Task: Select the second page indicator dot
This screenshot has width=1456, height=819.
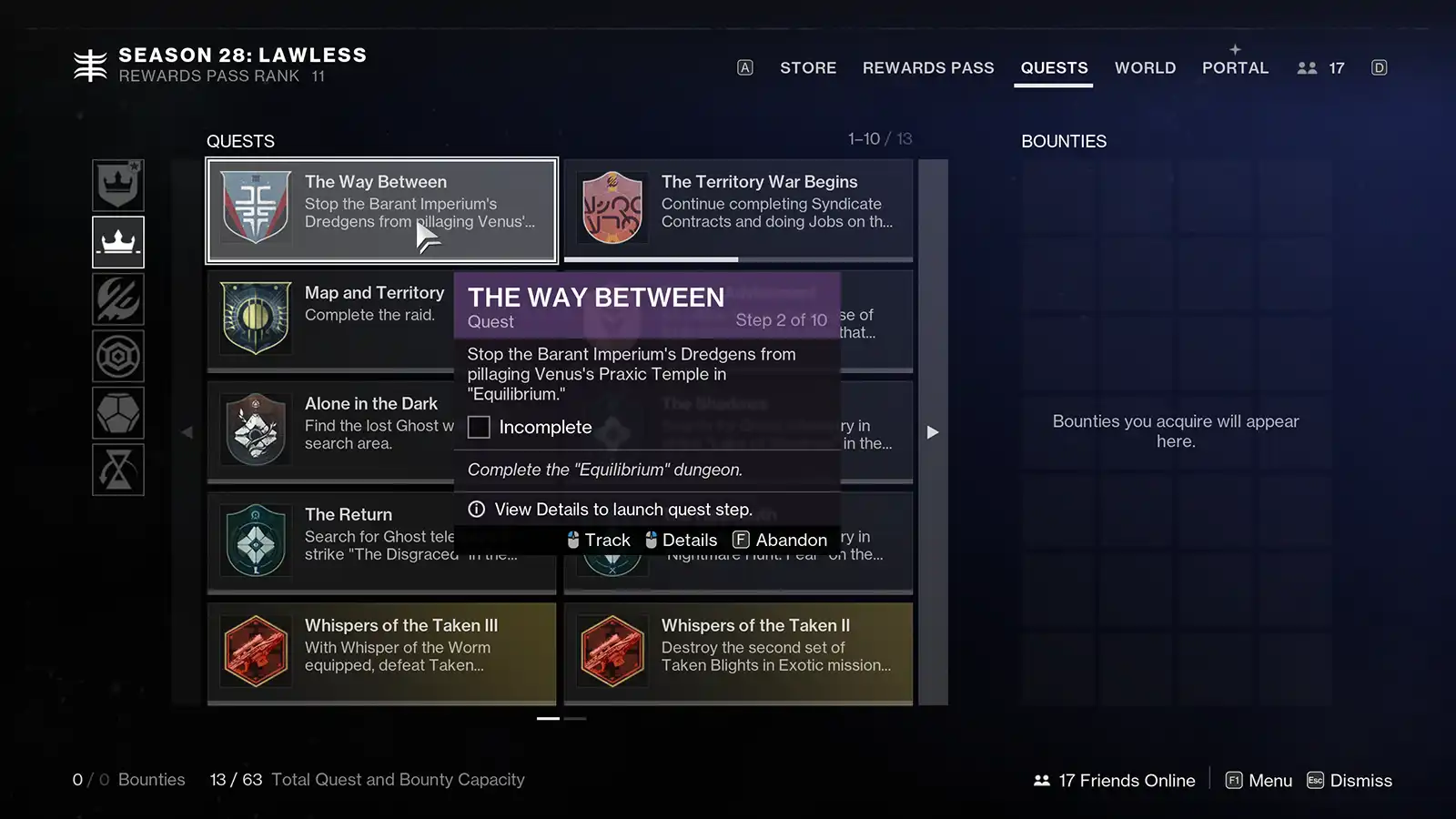Action: tap(574, 719)
